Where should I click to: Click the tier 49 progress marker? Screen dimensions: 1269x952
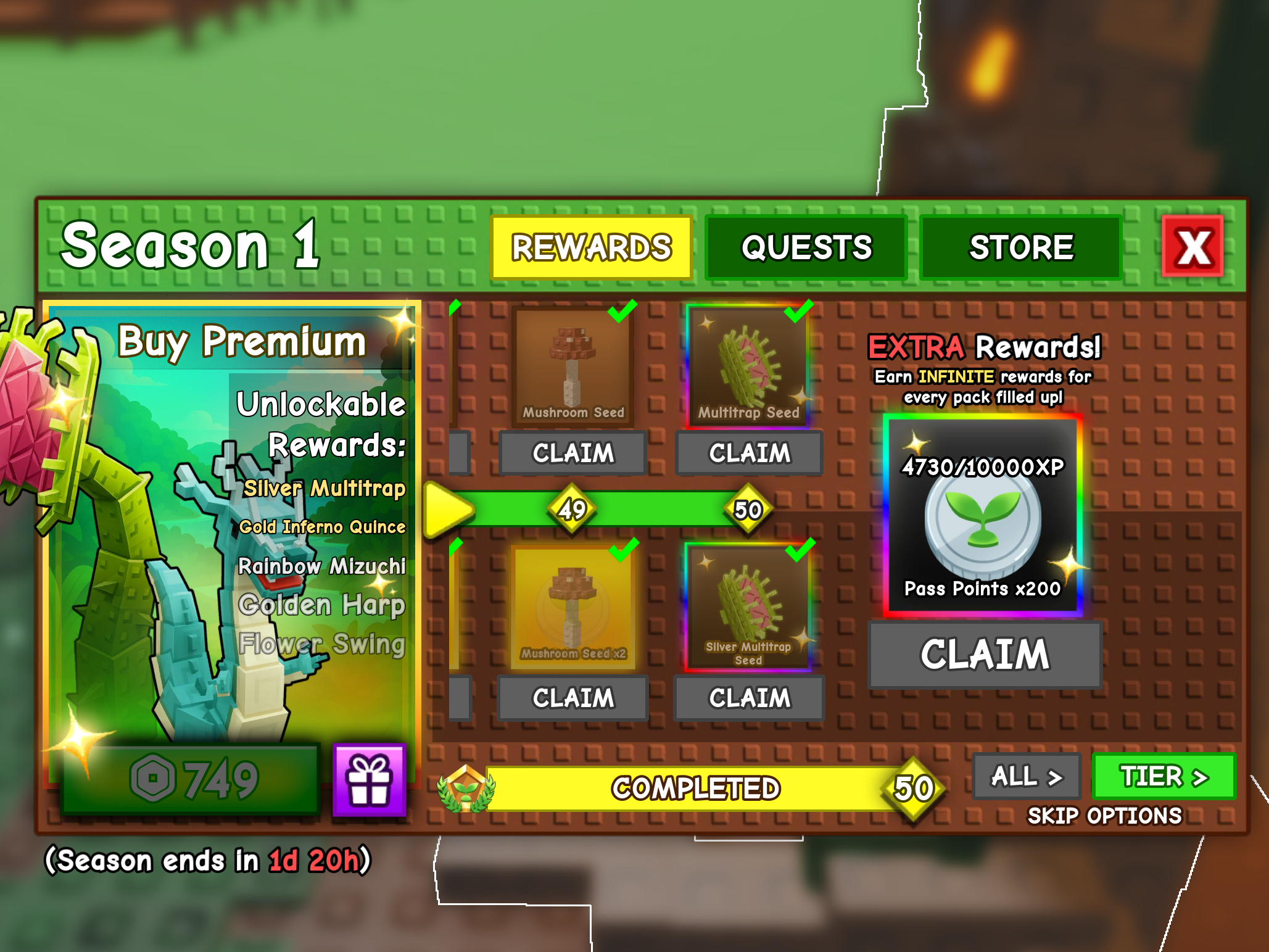tap(572, 508)
